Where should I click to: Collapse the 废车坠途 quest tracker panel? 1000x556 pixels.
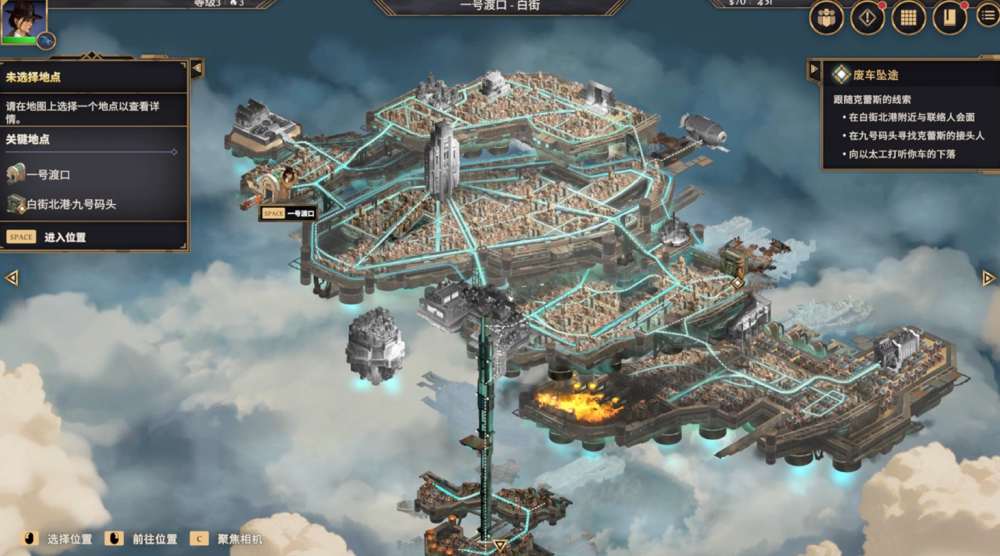click(x=814, y=70)
